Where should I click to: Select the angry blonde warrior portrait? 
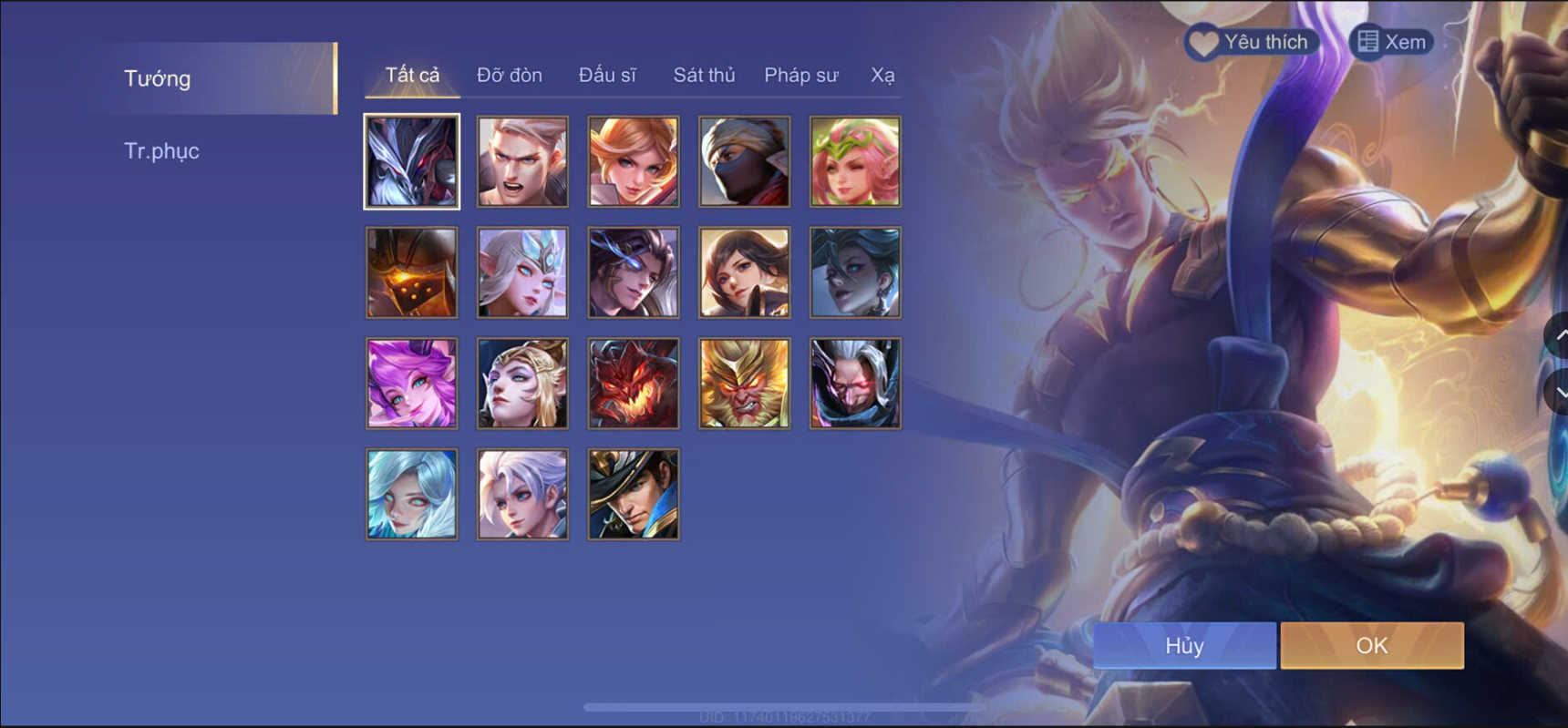point(522,161)
